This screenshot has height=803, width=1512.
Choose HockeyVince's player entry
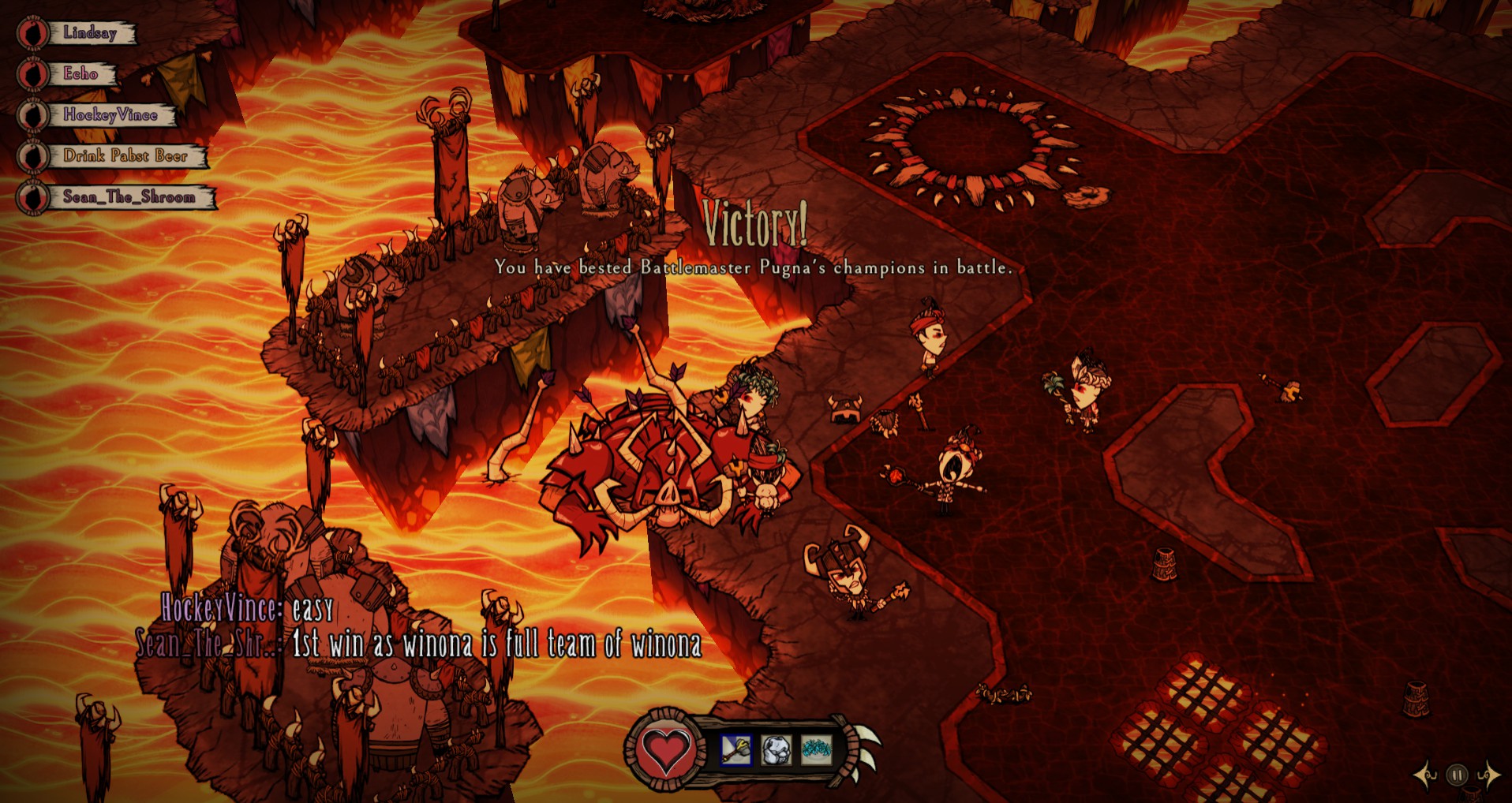pos(110,115)
